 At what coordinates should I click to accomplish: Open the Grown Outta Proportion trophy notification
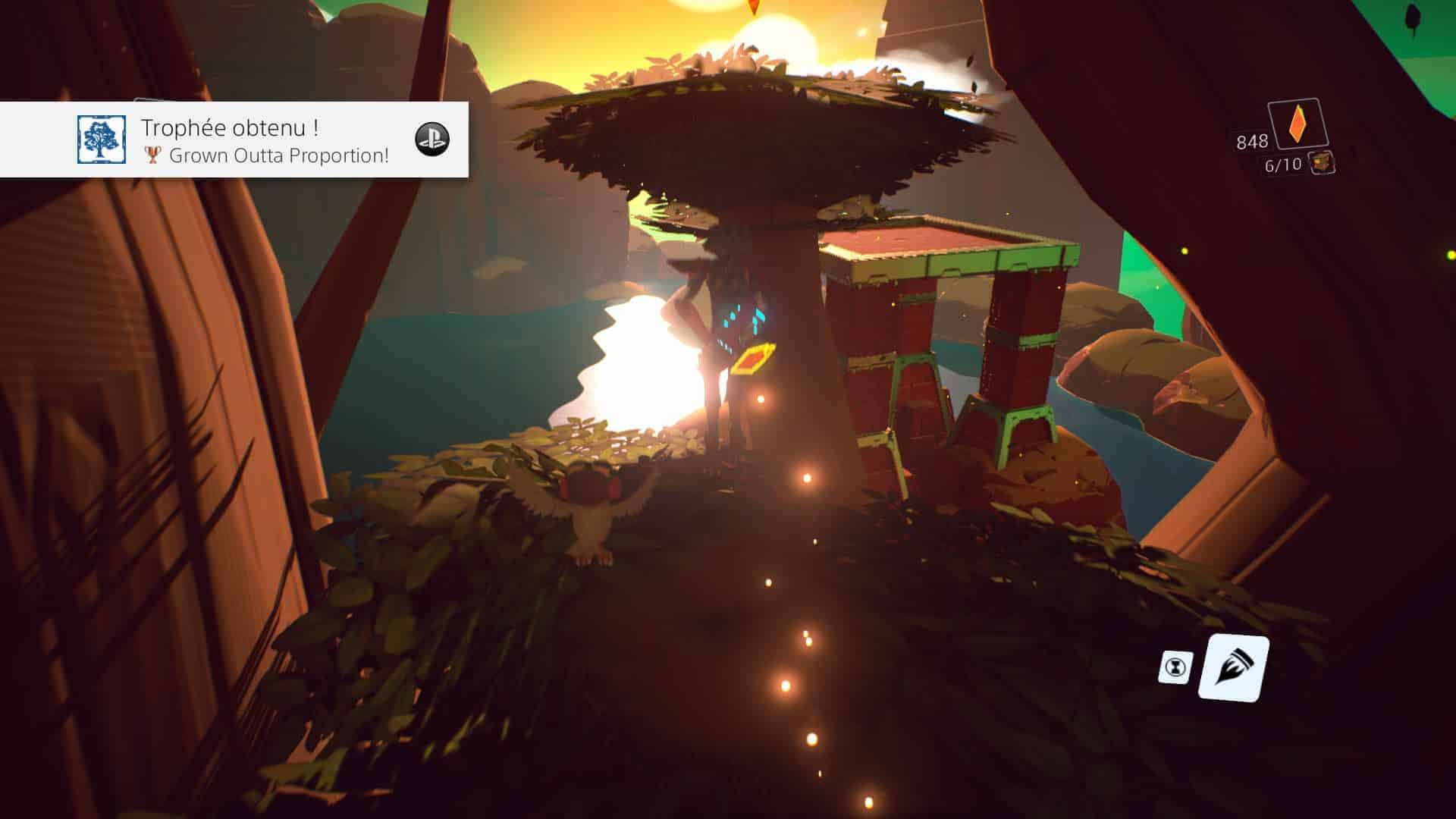[265, 140]
